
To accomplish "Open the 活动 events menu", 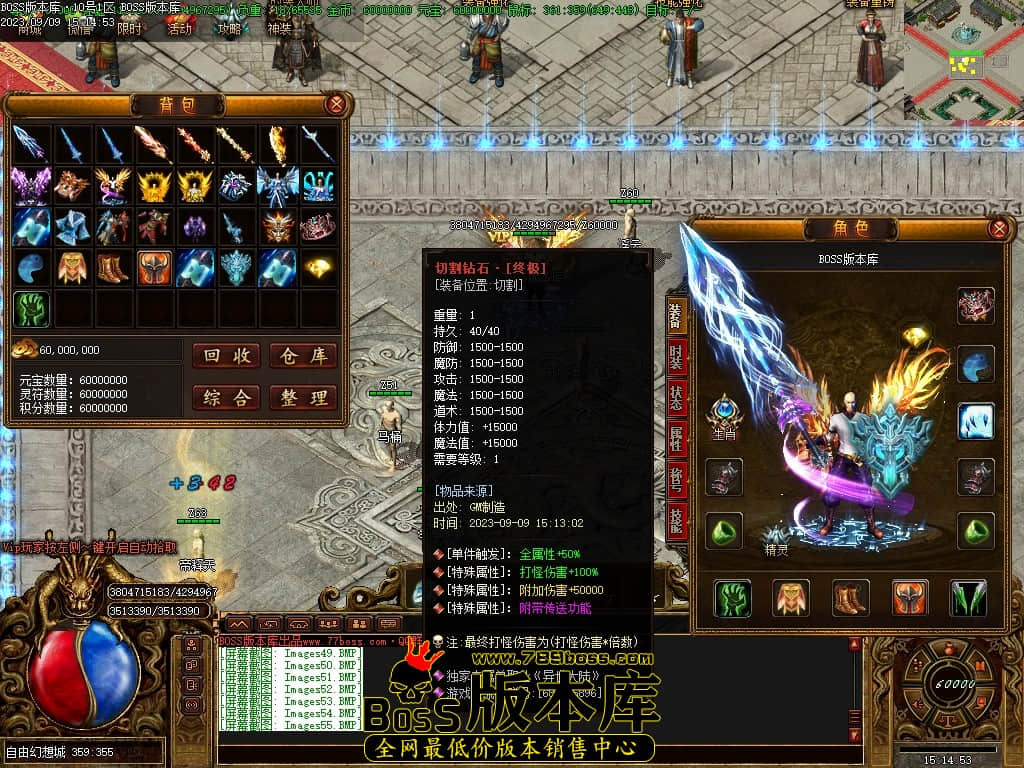I will tap(180, 28).
